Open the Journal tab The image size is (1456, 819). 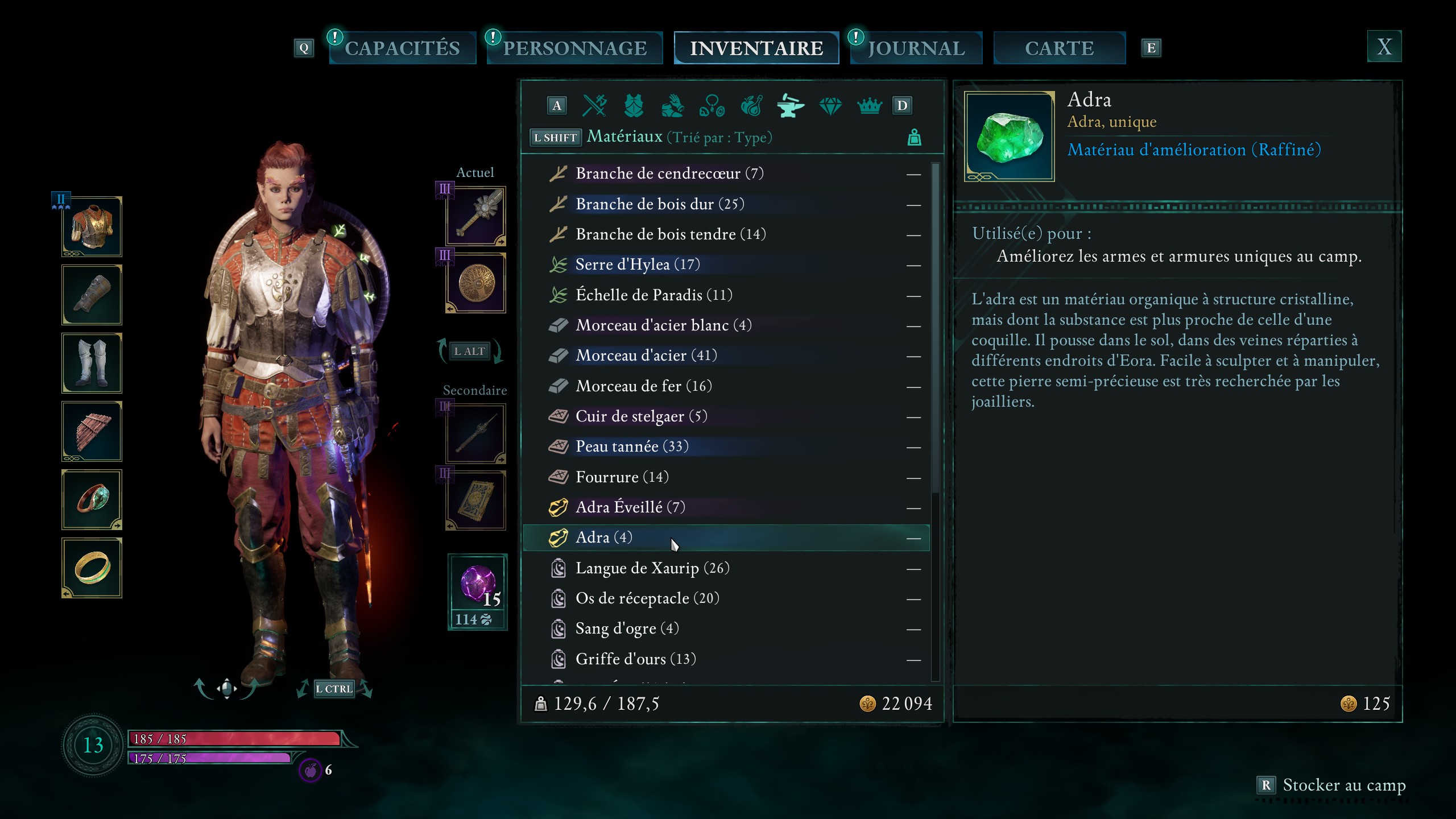coord(916,48)
